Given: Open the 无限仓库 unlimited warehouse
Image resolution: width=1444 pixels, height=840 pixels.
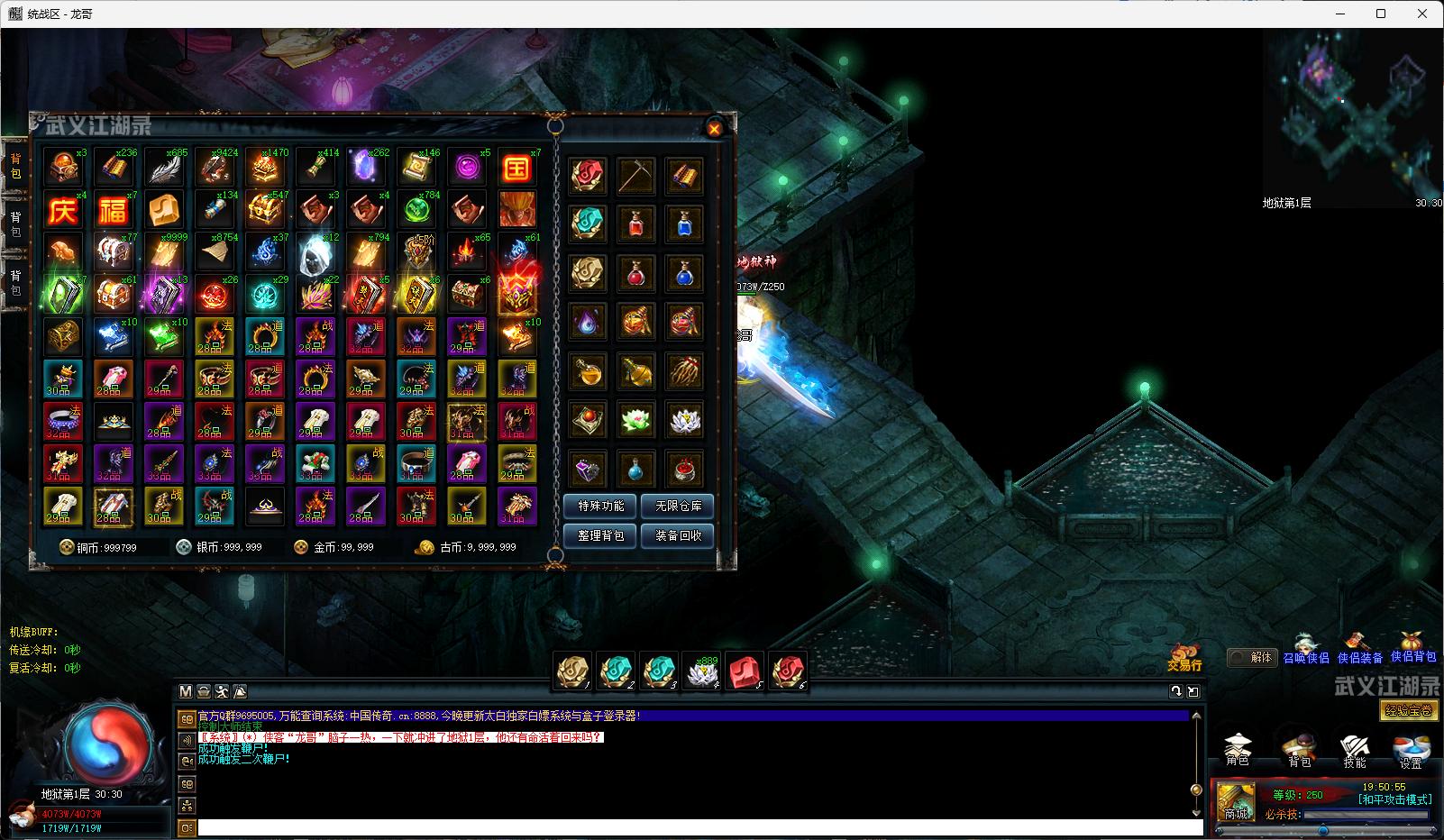Looking at the screenshot, I should tap(678, 507).
